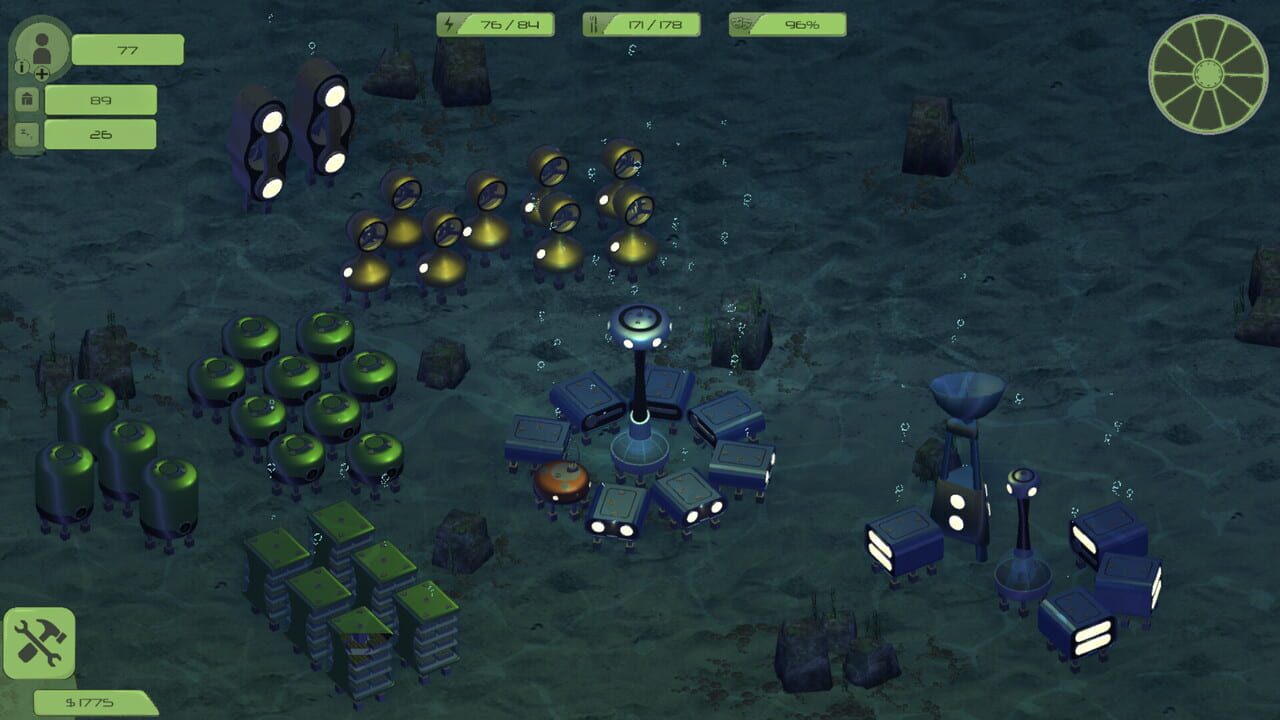Click the plus button below the population portrait

42,74
